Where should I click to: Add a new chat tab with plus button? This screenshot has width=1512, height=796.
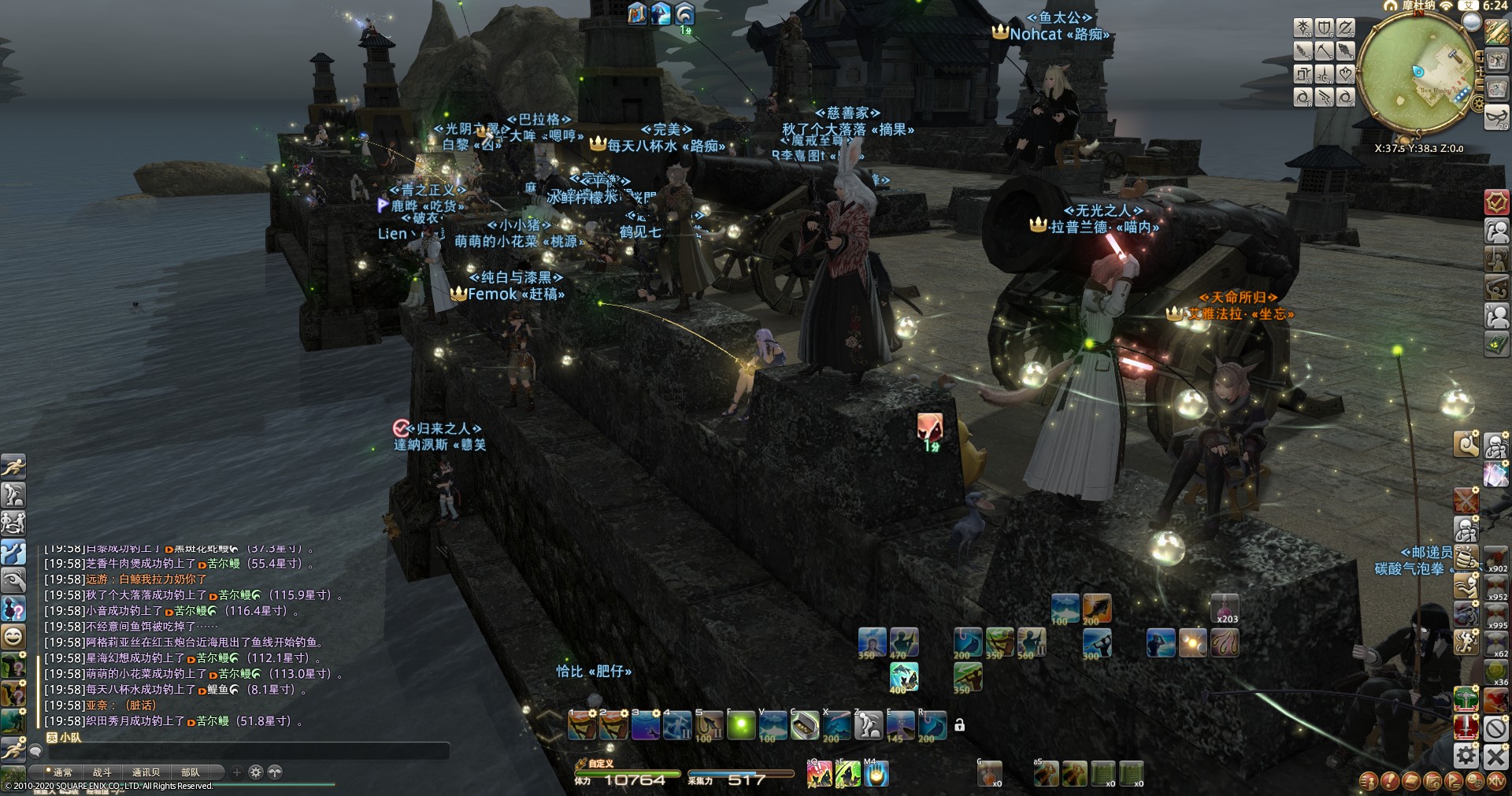click(x=236, y=772)
